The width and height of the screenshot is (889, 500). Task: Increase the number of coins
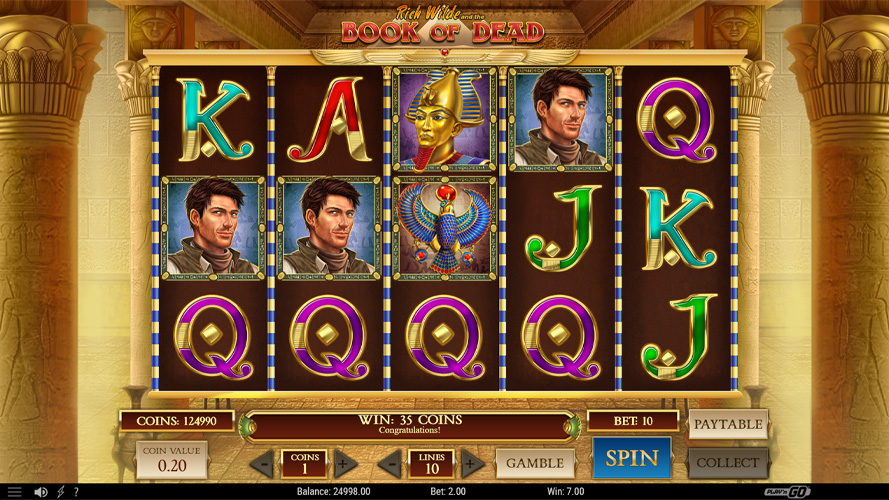[x=345, y=464]
